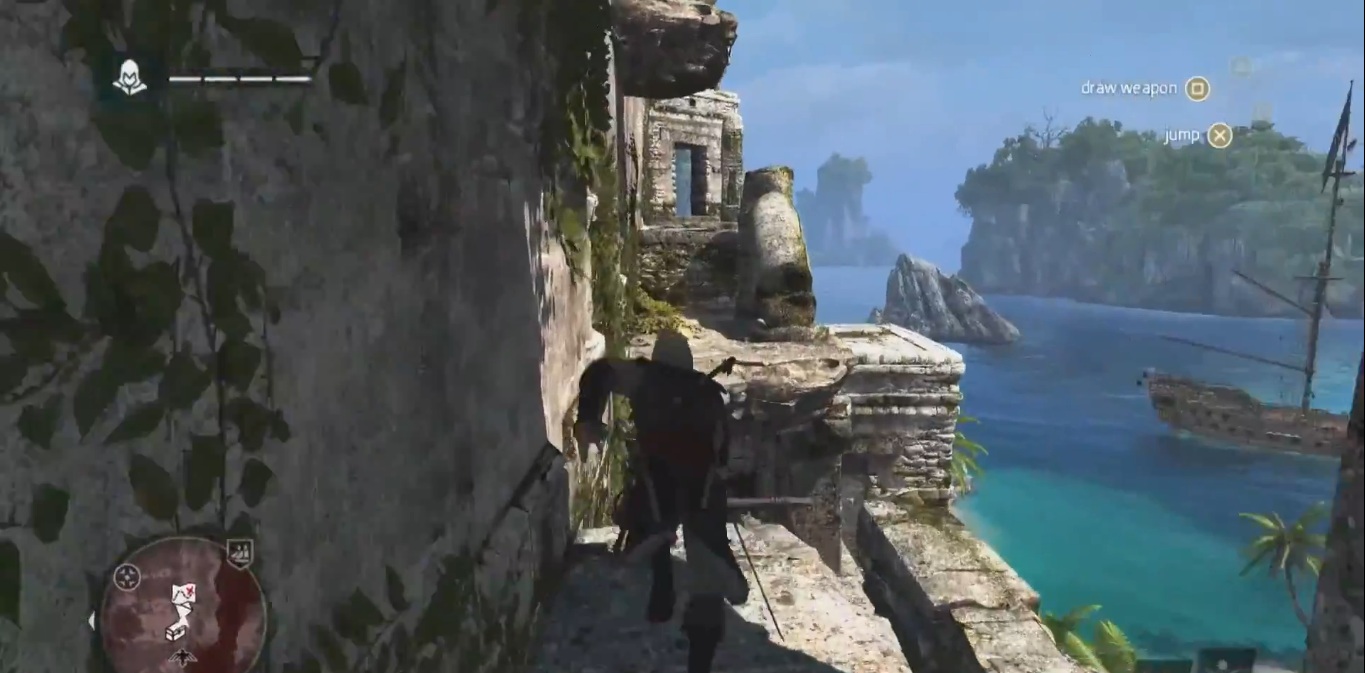Click the eagle marker at minimap bottom
The image size is (1365, 673).
[184, 657]
